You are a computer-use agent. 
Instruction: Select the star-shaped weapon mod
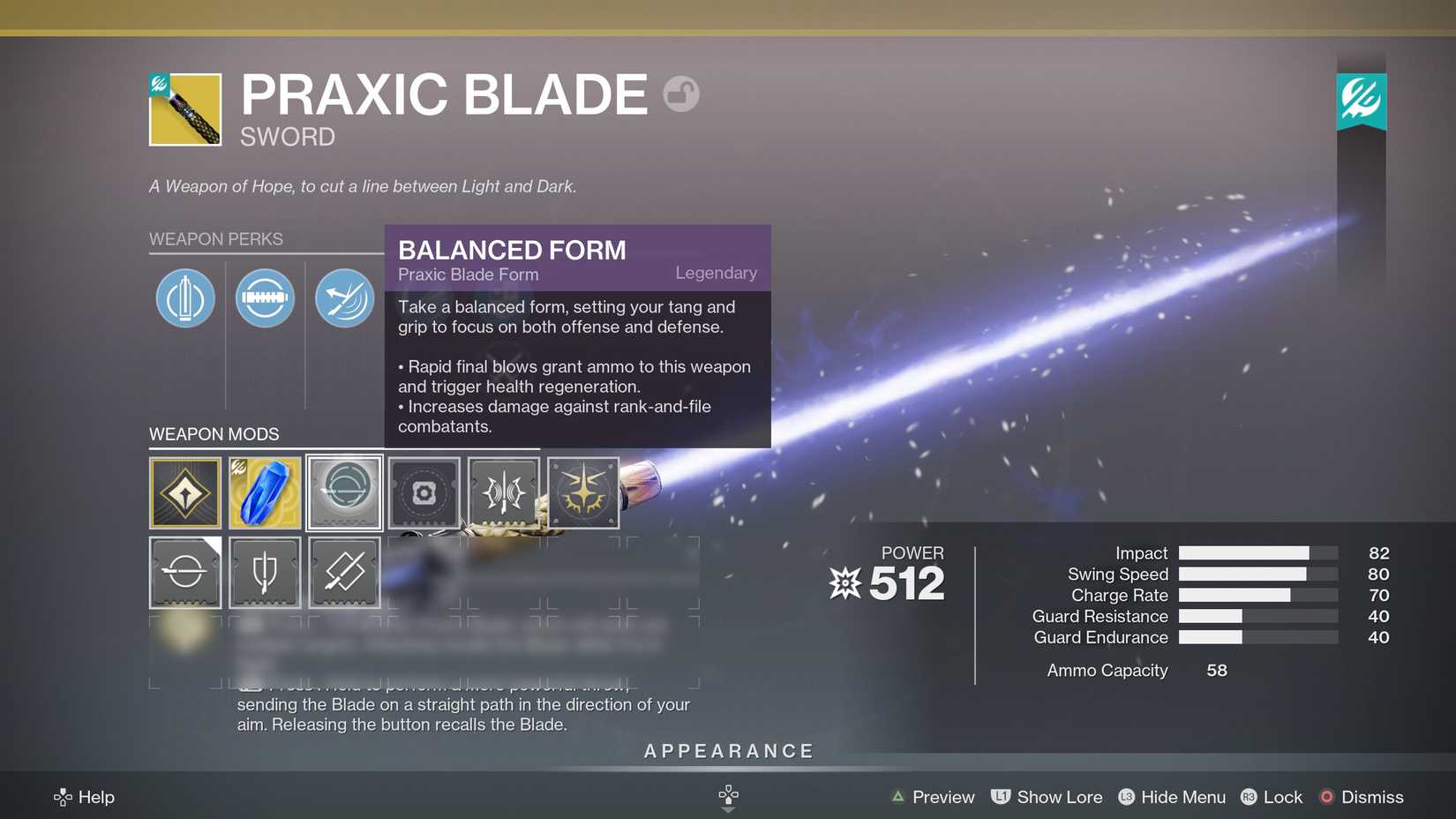[x=583, y=492]
